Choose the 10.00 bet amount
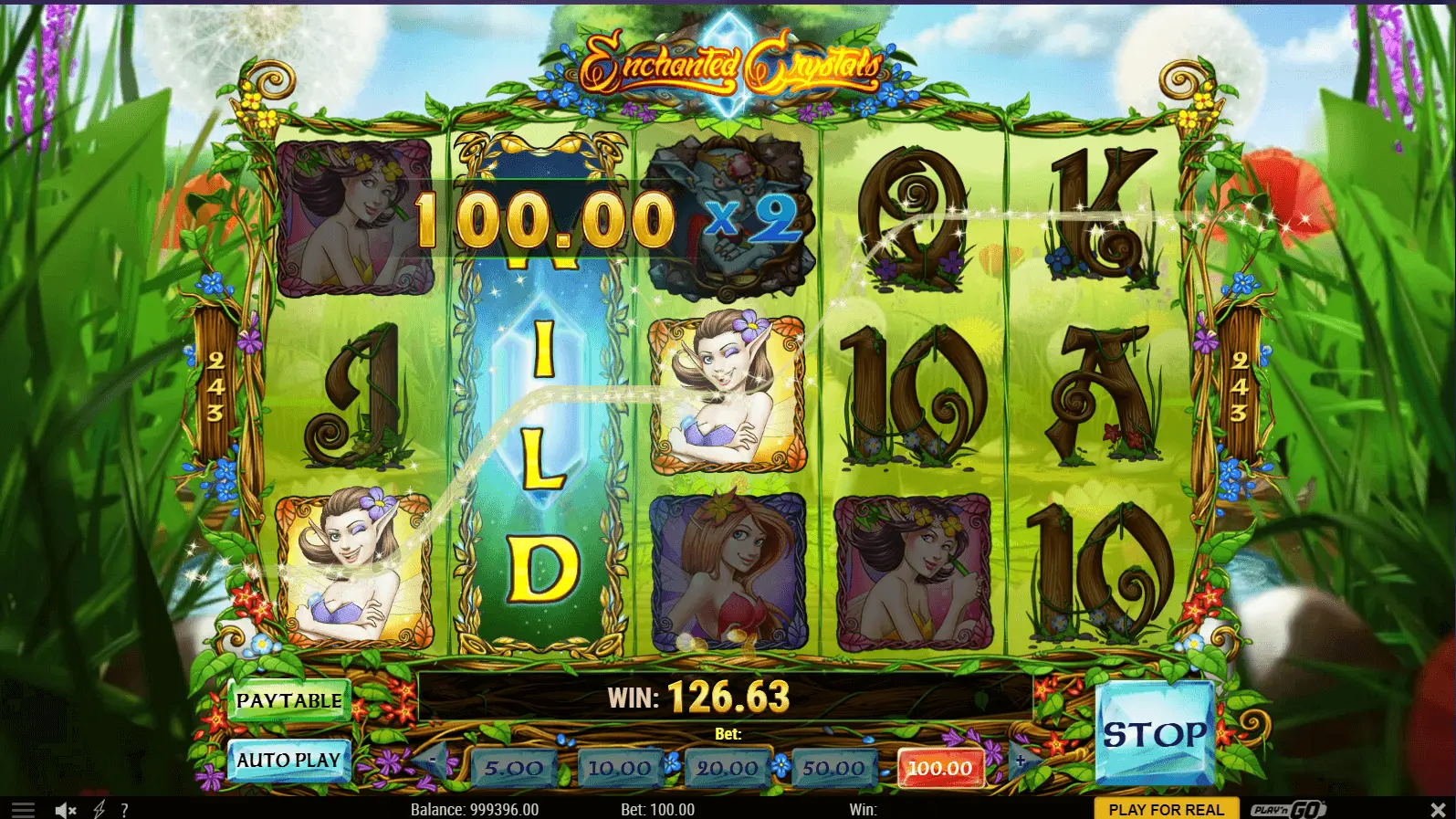Screen dimensions: 1456x819 (620, 769)
